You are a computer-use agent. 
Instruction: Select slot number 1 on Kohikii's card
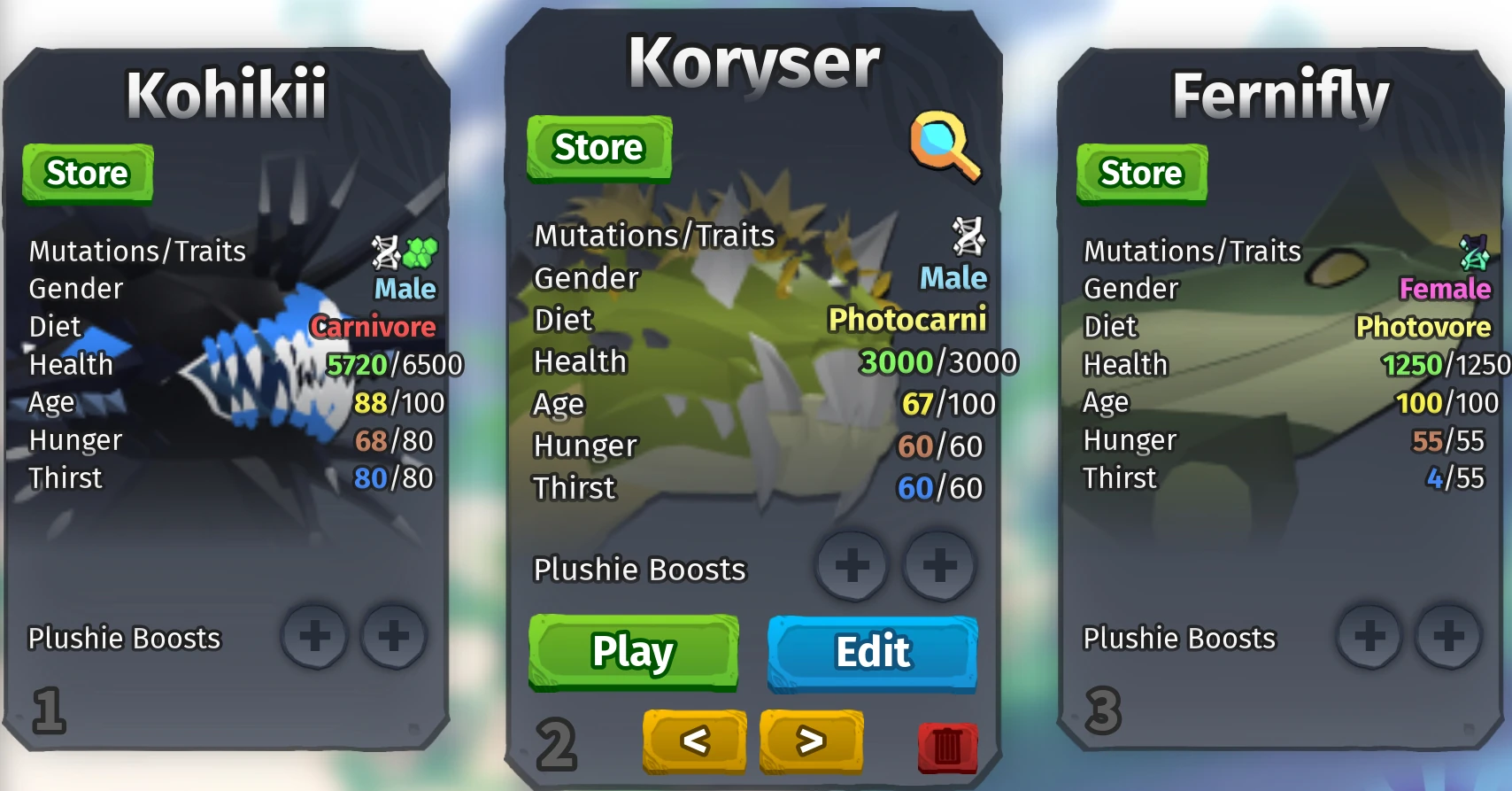pos(49,710)
